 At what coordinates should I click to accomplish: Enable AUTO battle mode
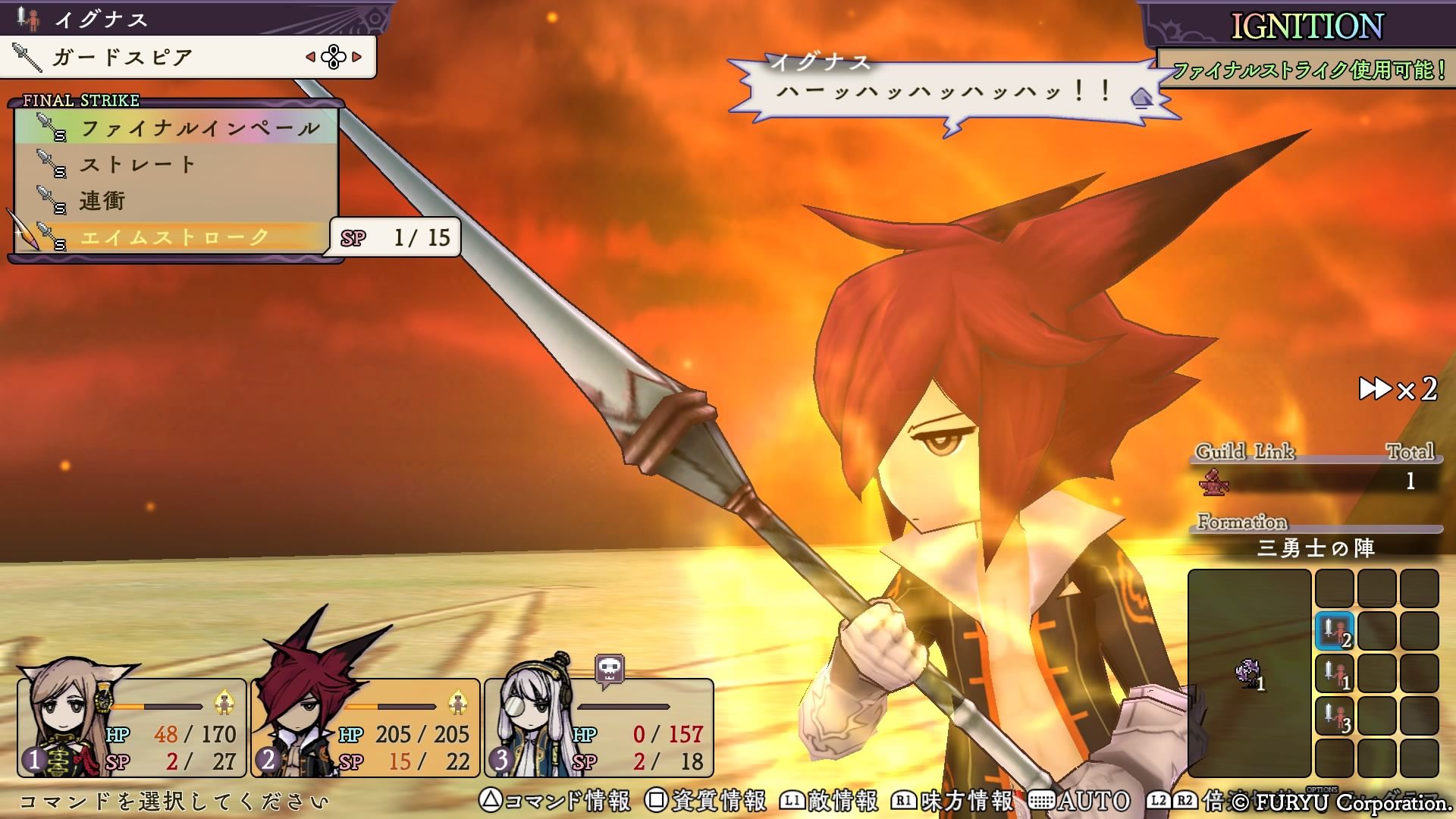click(x=1080, y=801)
